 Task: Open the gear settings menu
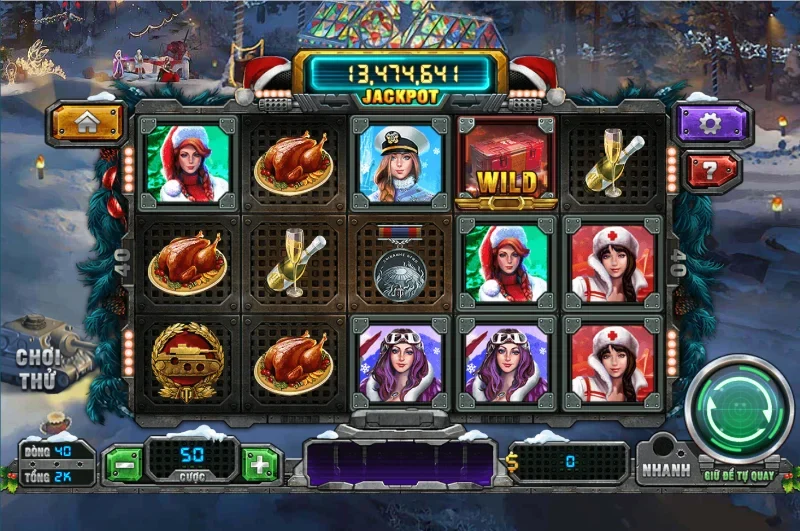[711, 123]
